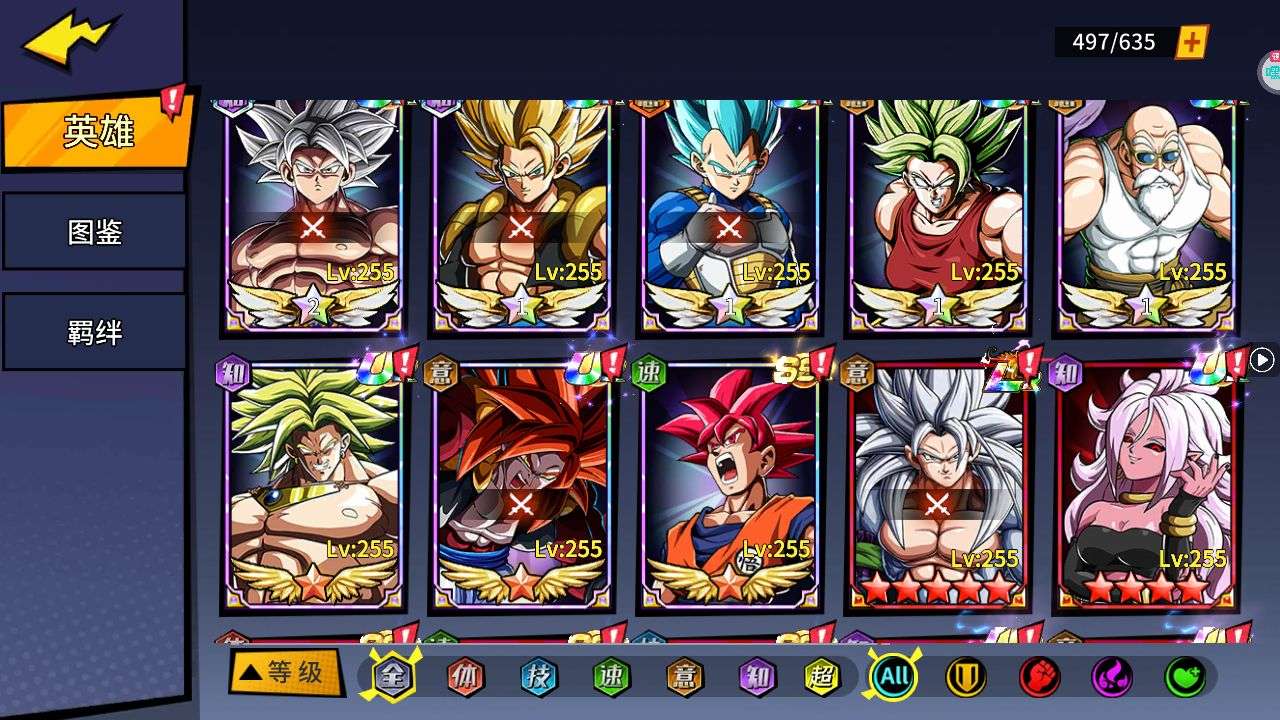Open the 图鉴 collection tab
1280x720 pixels.
[95, 232]
